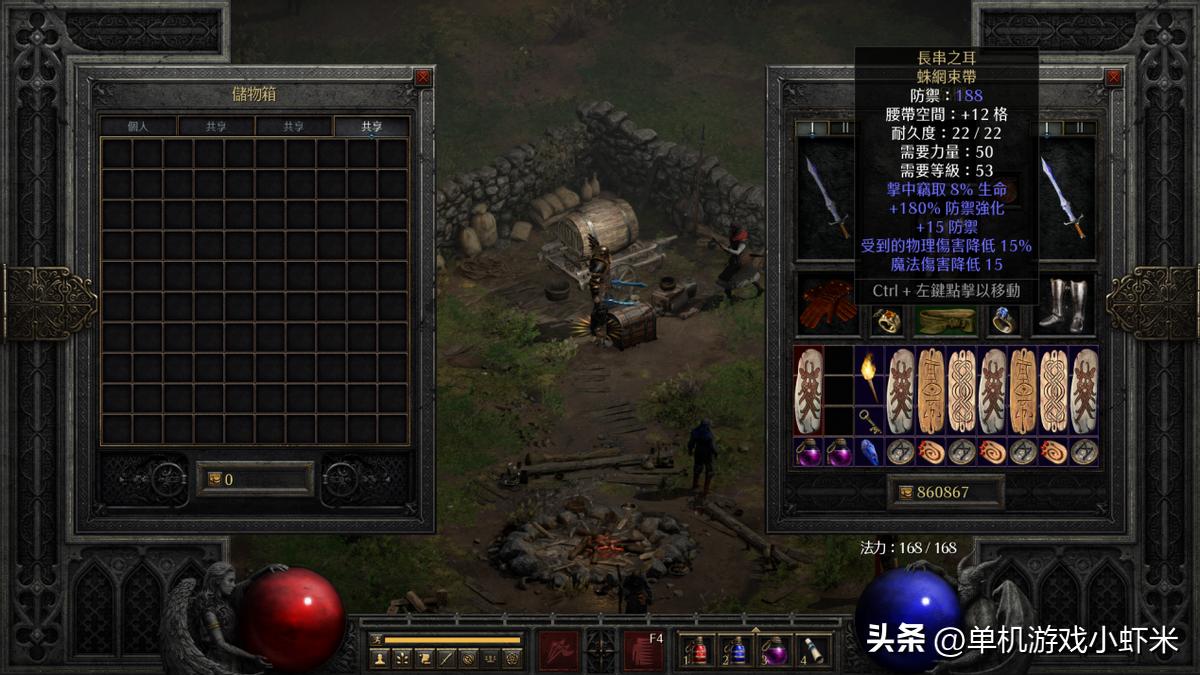This screenshot has width=1200, height=675.
Task: Use the red health potion in belt slot 1
Action: (698, 651)
